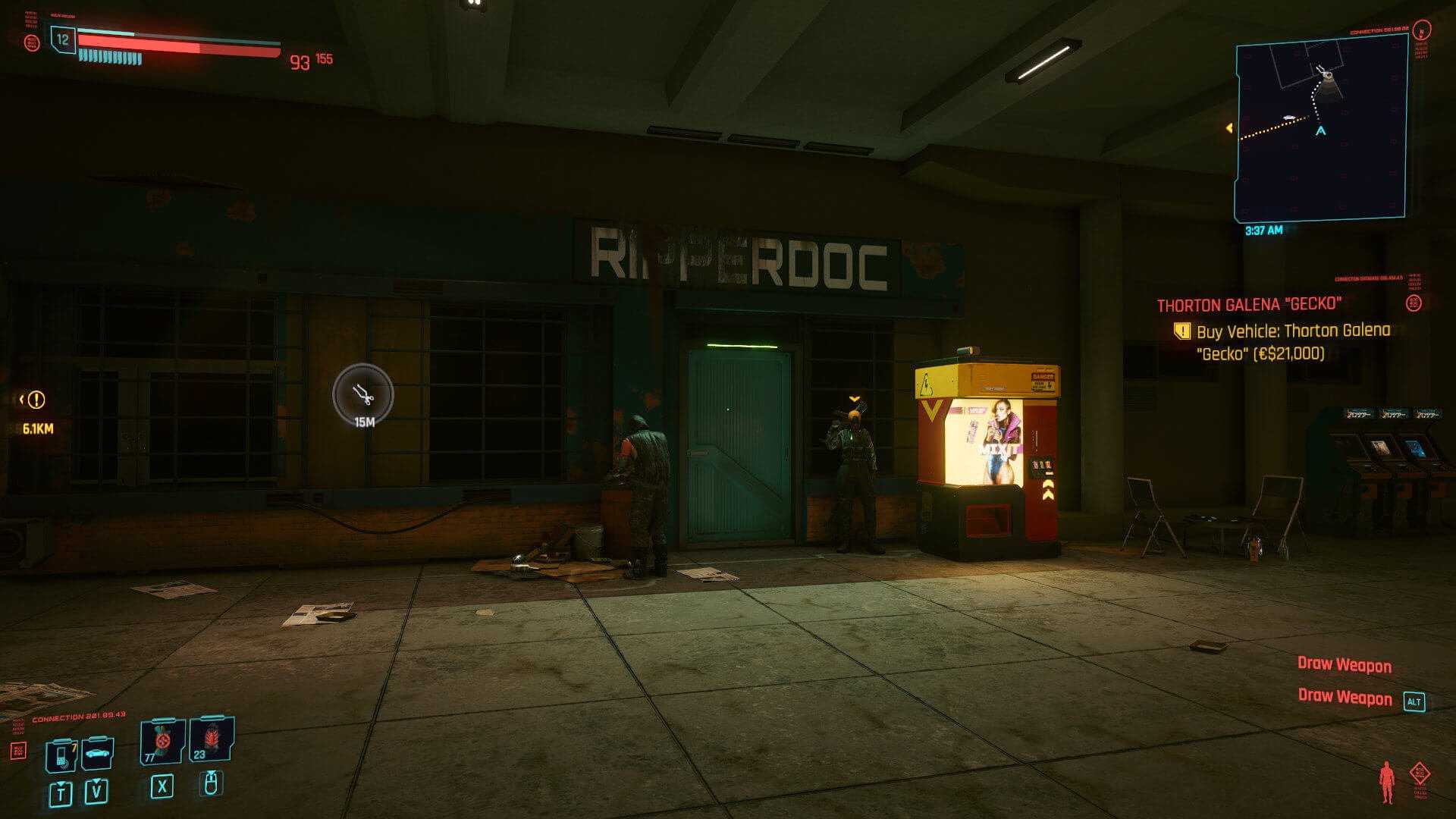The height and width of the screenshot is (819, 1456).
Task: Click the red body status figure icon
Action: pos(1387,781)
